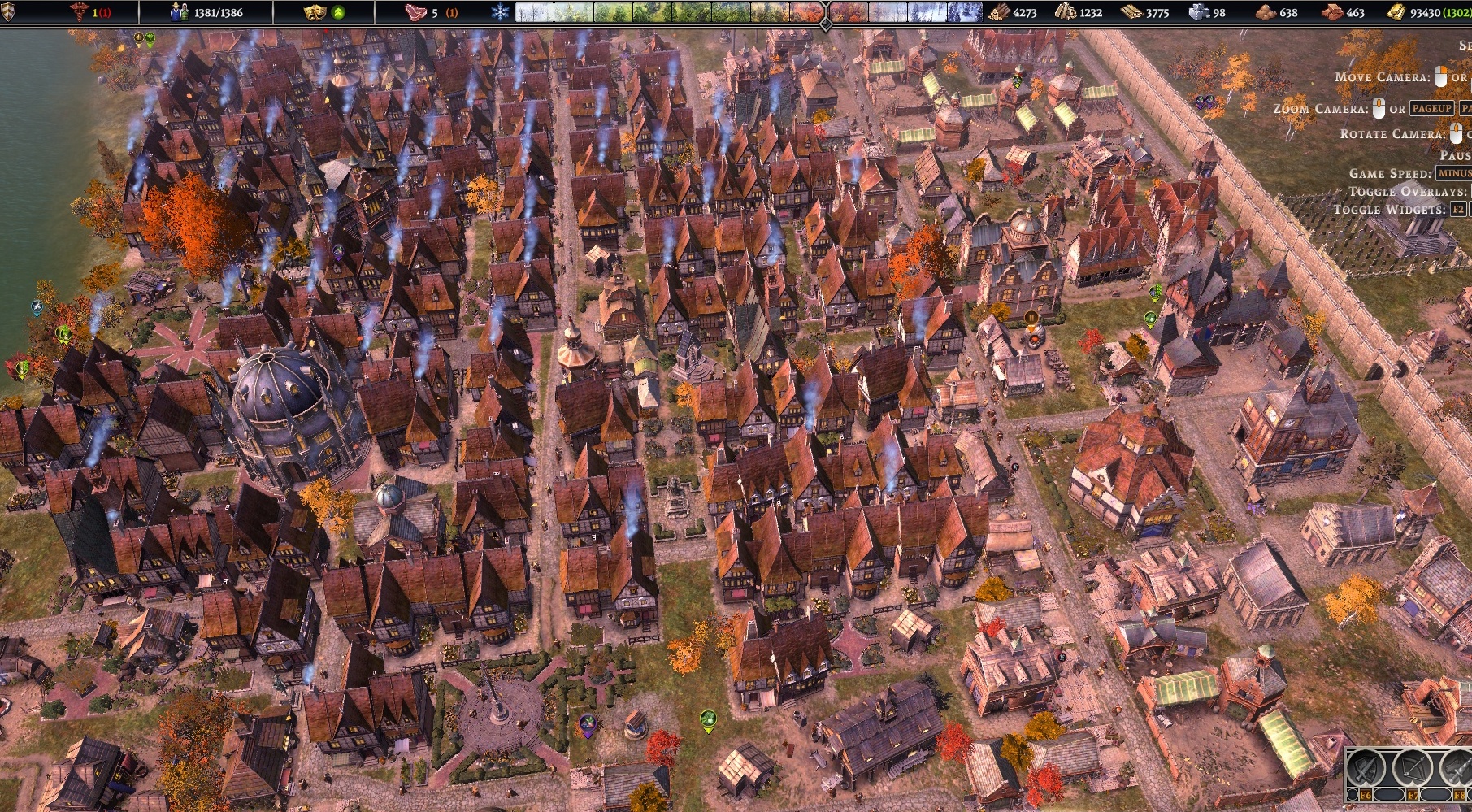The image size is (1472, 812).
Task: Select the bow and arrow archers button
Action: click(x=1412, y=768)
